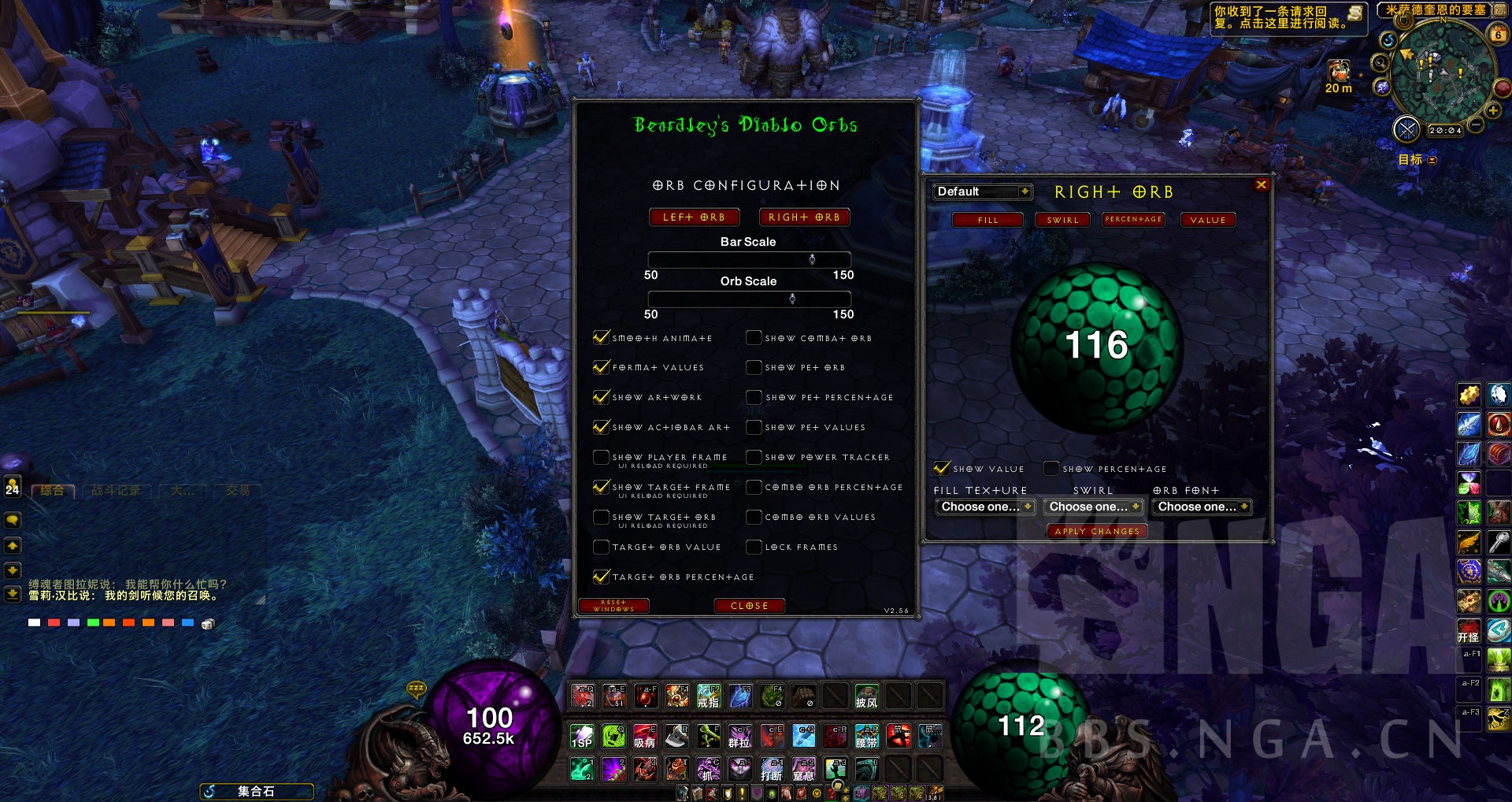Open the Fill Texture Choose one dropdown

click(x=984, y=507)
